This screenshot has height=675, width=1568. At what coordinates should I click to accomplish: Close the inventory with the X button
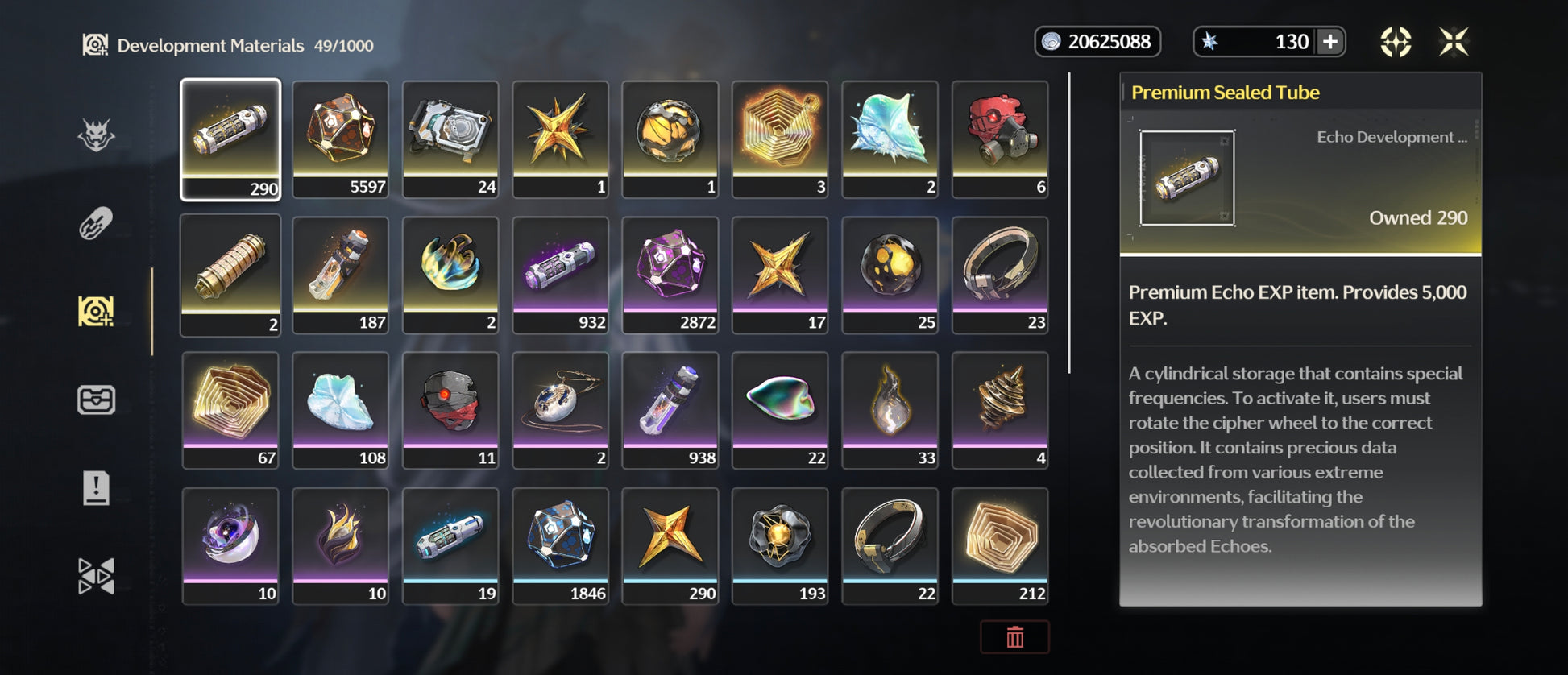click(x=1454, y=42)
